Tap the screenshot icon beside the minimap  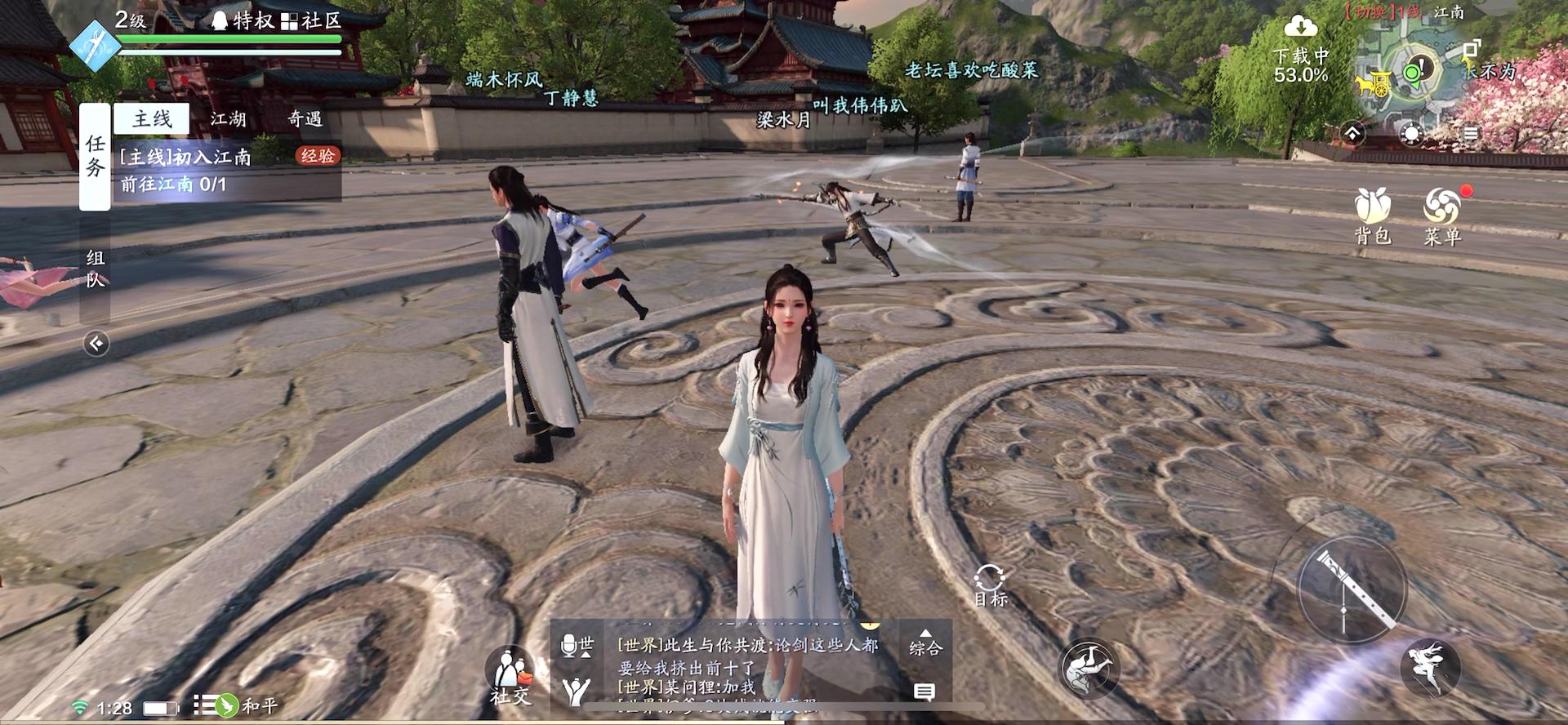click(x=1472, y=49)
